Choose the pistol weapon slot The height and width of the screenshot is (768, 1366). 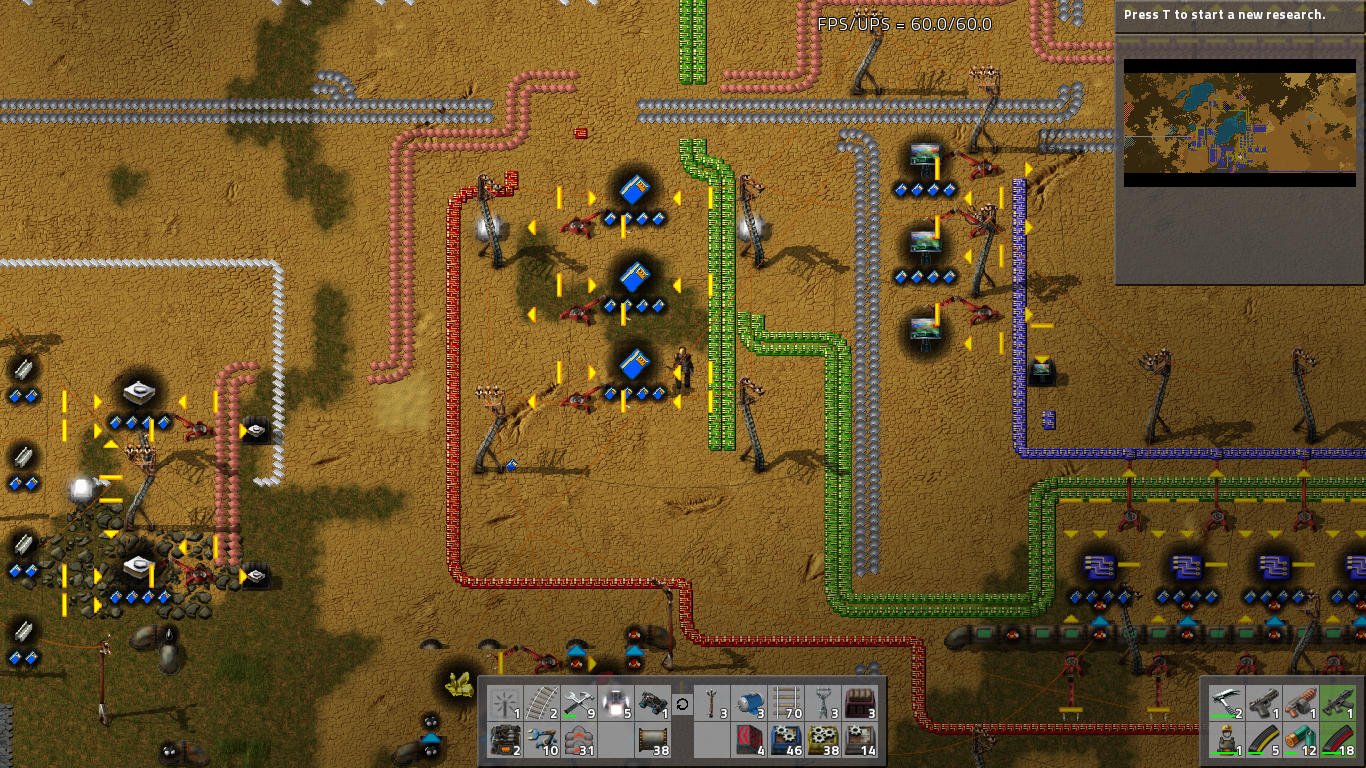(1264, 702)
